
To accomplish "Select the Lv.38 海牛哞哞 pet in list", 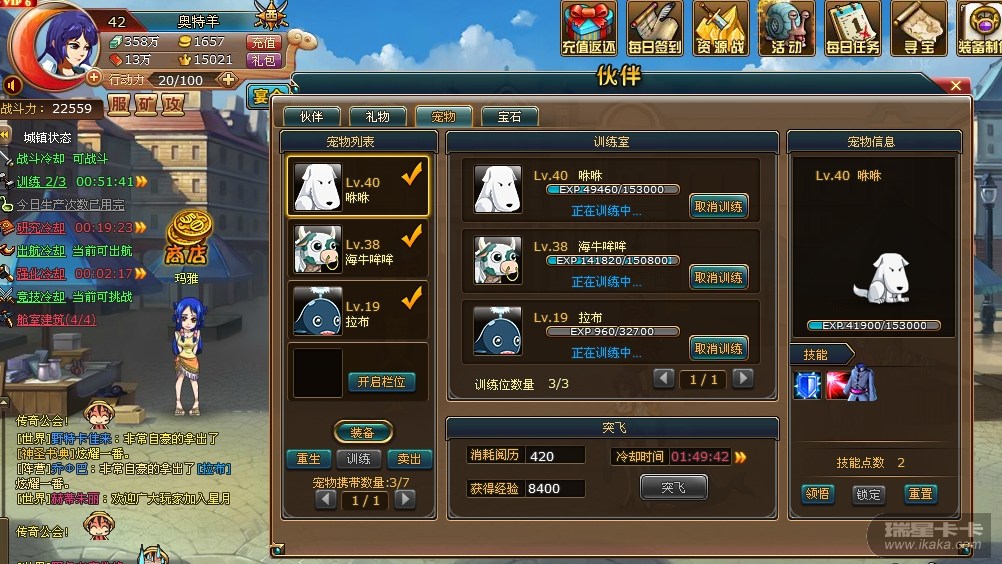I will [x=358, y=251].
